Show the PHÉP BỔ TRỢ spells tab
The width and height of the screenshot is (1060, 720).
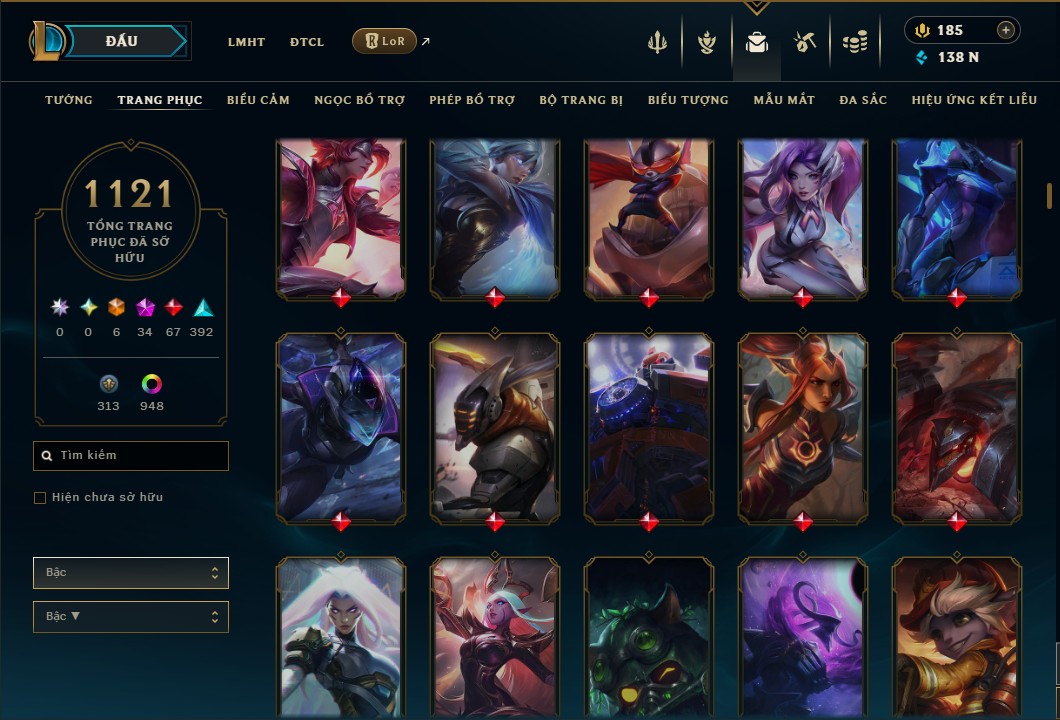tap(472, 100)
